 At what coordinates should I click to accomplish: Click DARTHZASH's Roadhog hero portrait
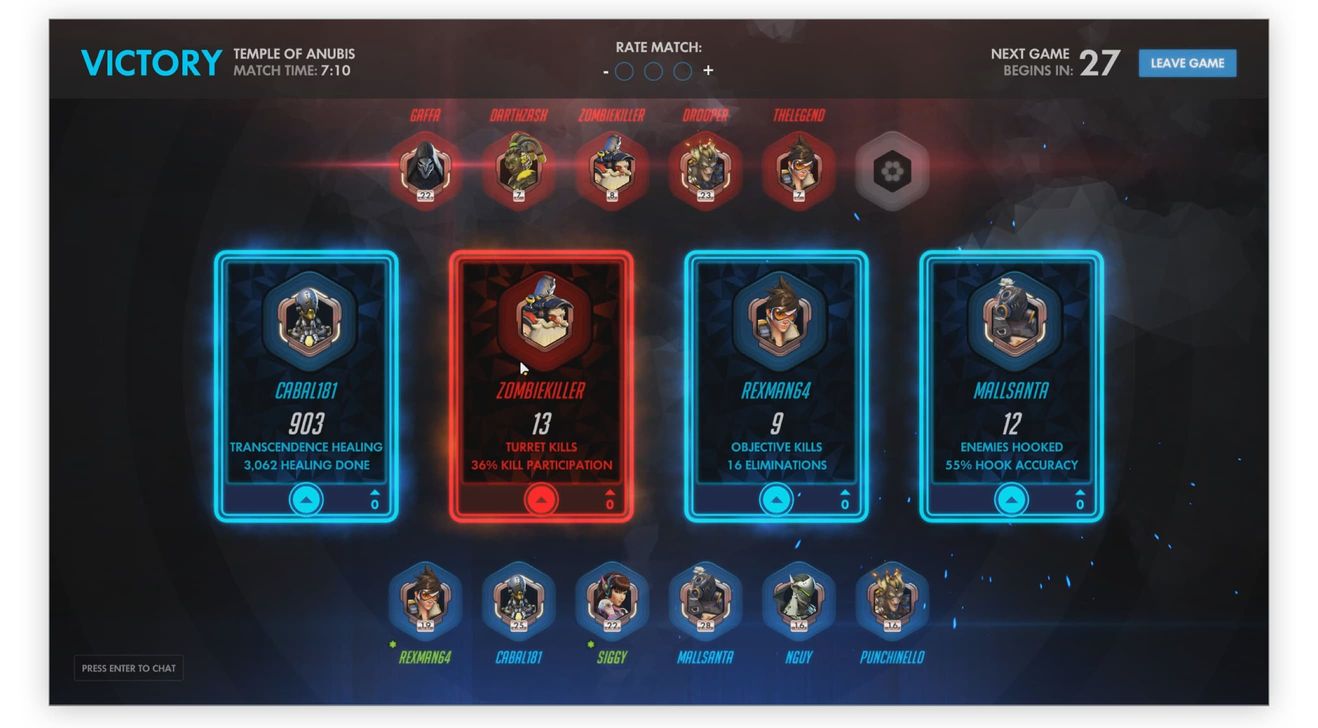[x=518, y=168]
